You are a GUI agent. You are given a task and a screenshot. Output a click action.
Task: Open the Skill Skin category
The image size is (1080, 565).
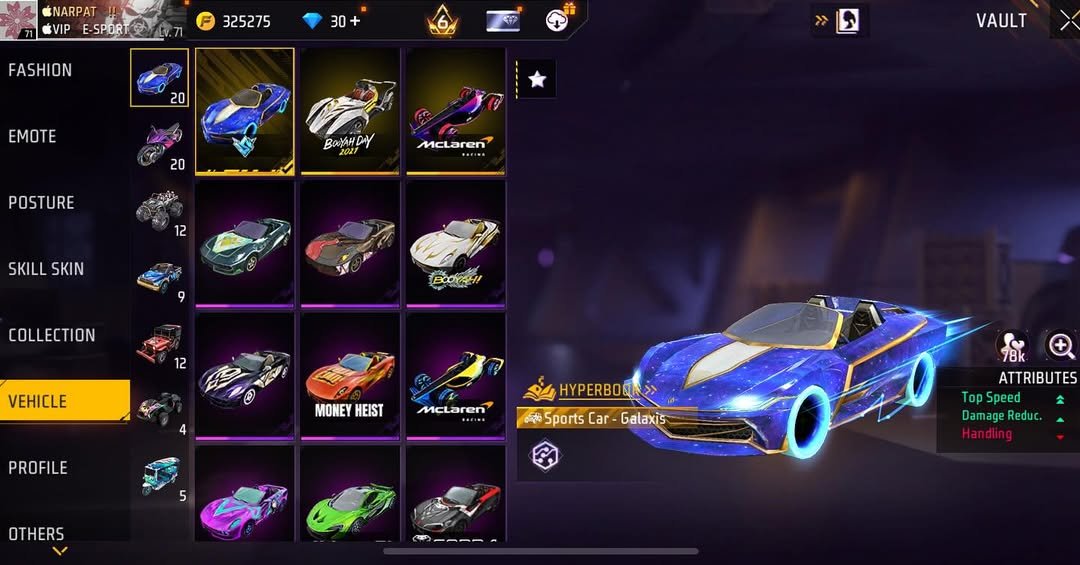pyautogui.click(x=46, y=268)
